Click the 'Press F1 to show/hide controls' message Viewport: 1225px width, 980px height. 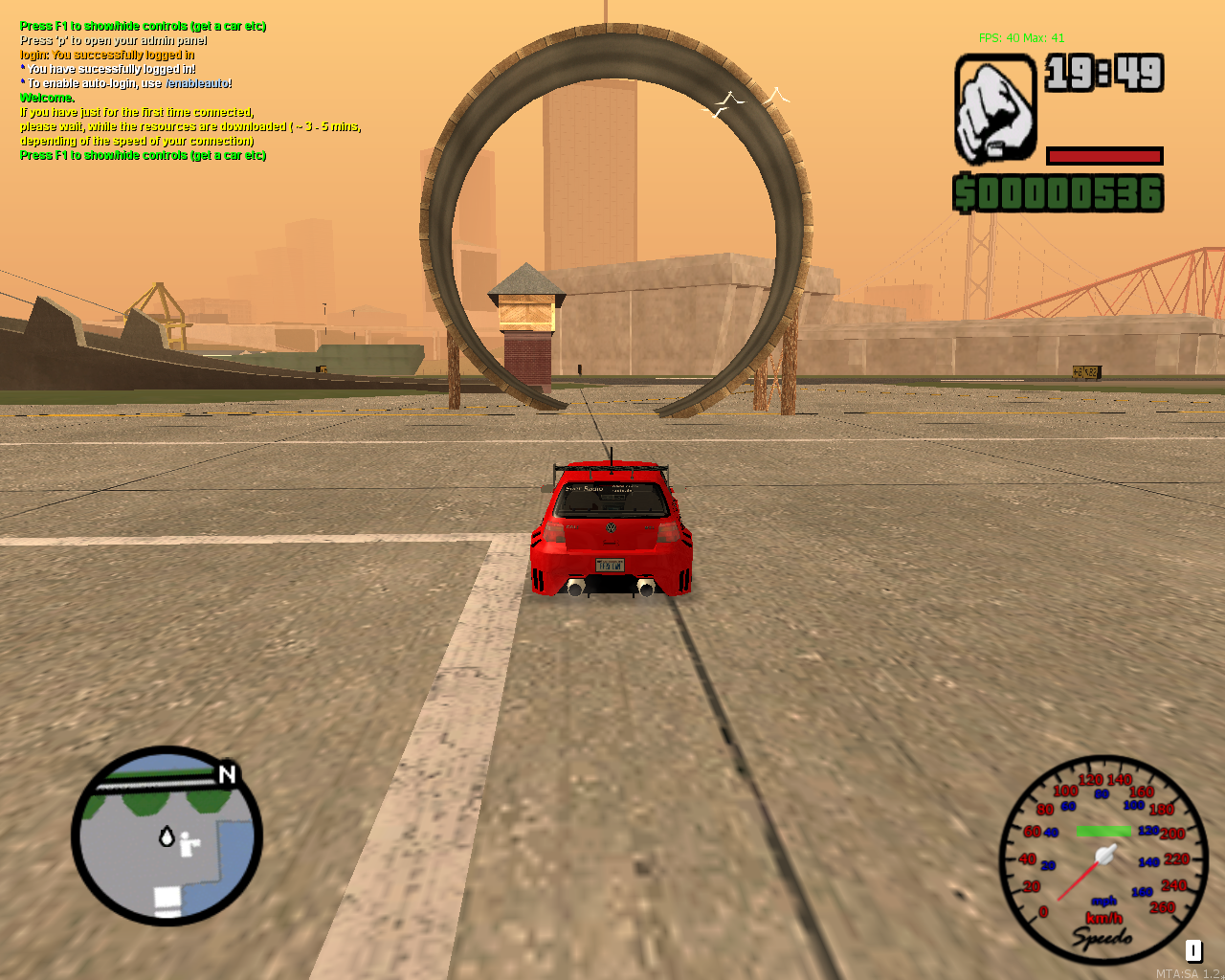[144, 26]
